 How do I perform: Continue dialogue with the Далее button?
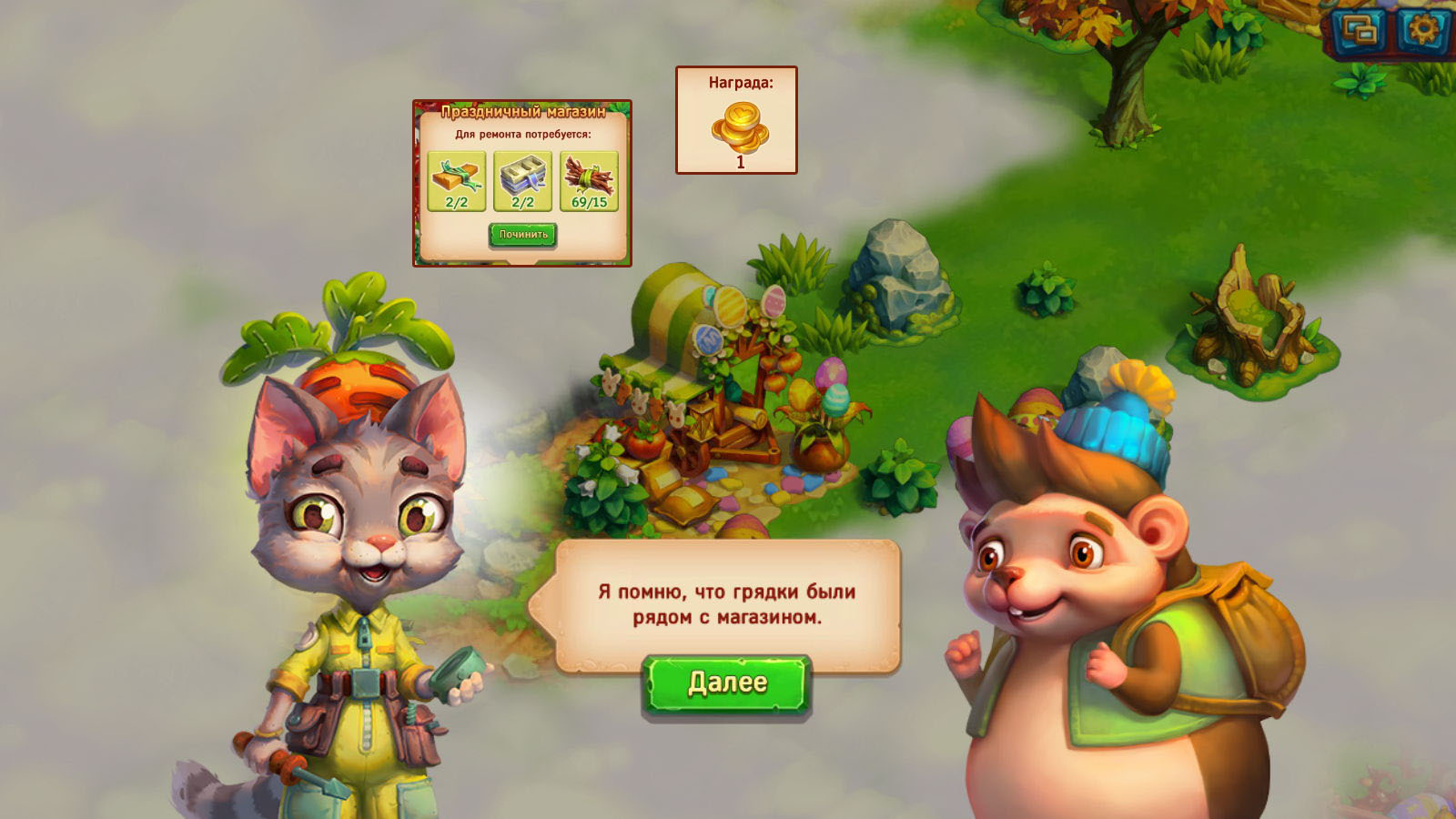726,683
